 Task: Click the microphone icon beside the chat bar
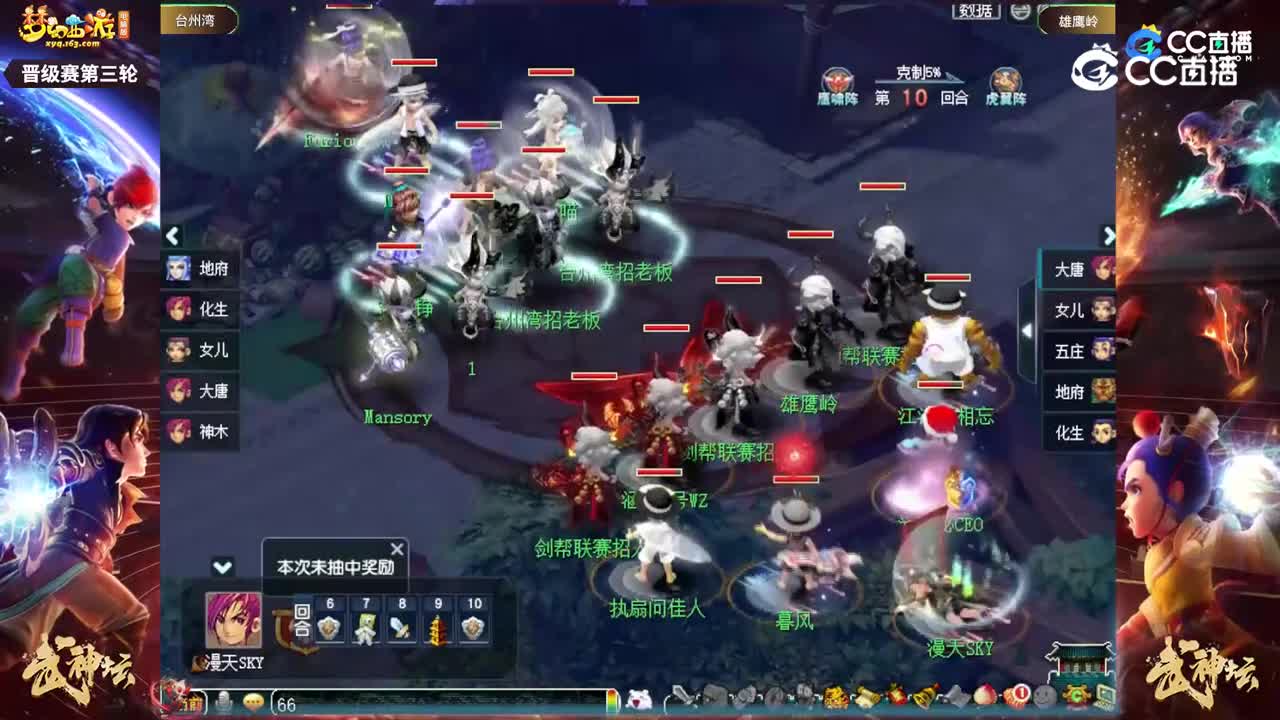[223, 700]
